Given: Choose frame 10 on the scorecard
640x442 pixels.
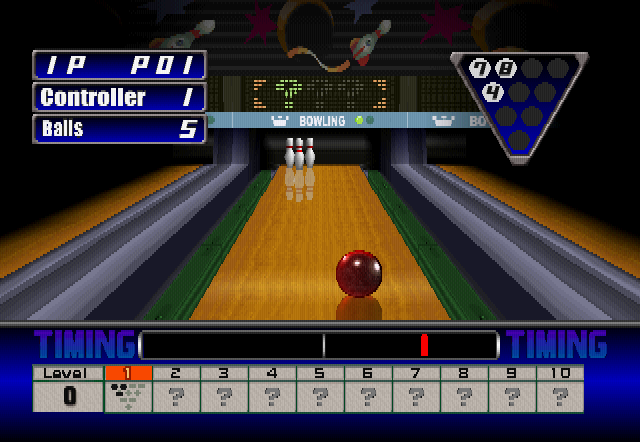Looking at the screenshot, I should click(x=560, y=389).
